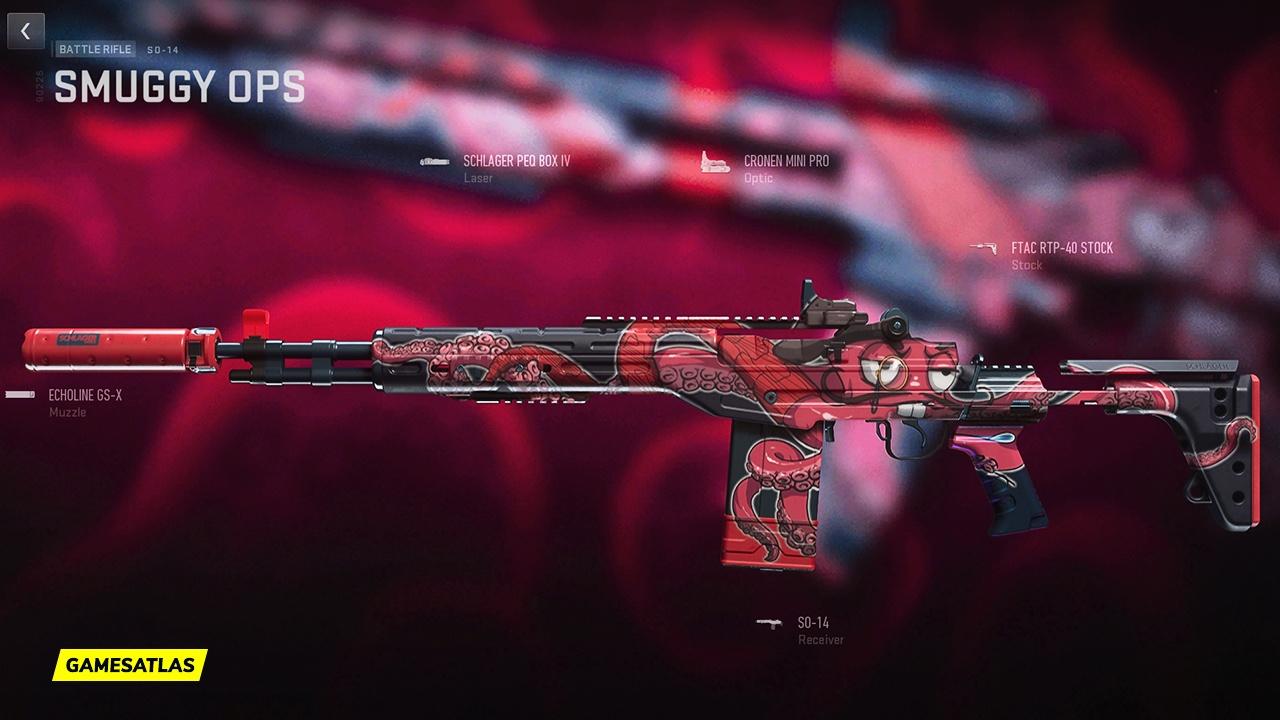The height and width of the screenshot is (720, 1280).
Task: Click the GamesAtlas watermark logo
Action: click(x=130, y=664)
